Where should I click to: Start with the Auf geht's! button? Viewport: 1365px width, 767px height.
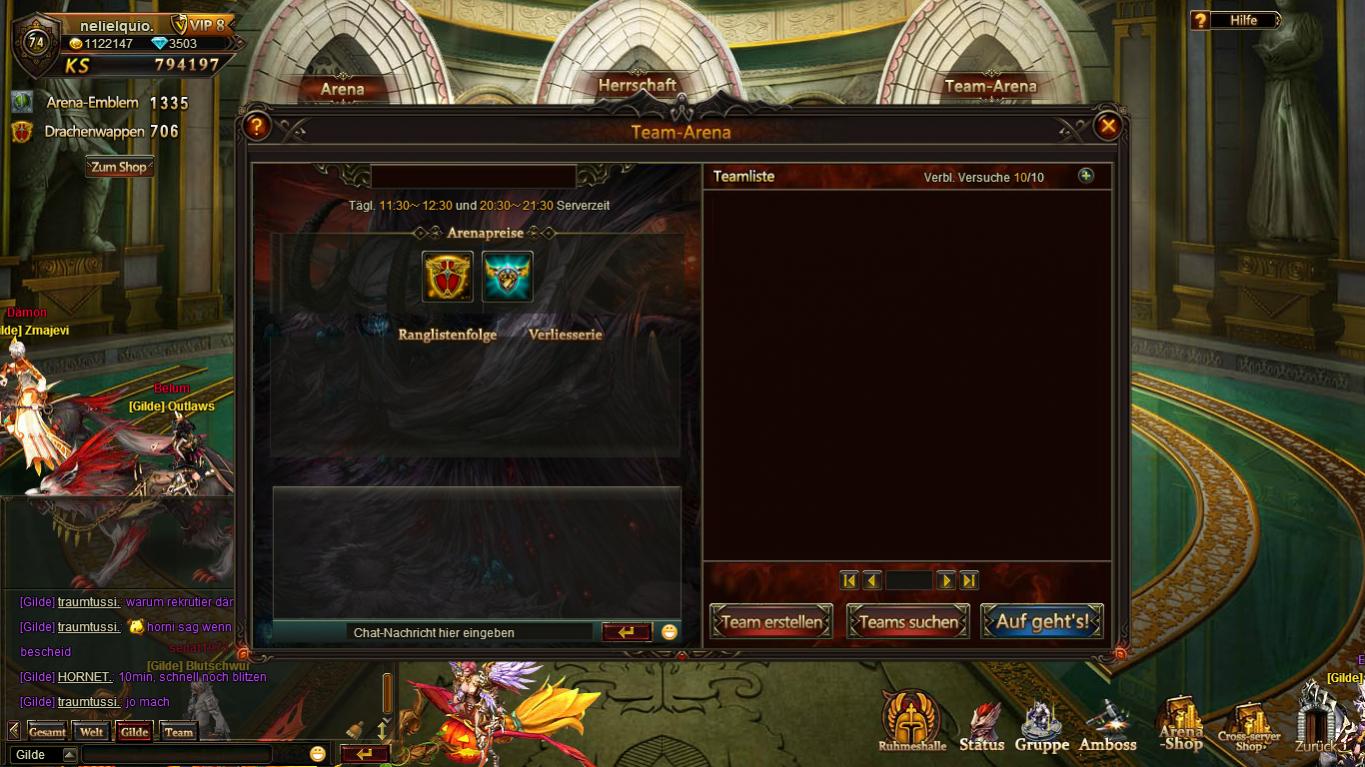coord(1042,622)
